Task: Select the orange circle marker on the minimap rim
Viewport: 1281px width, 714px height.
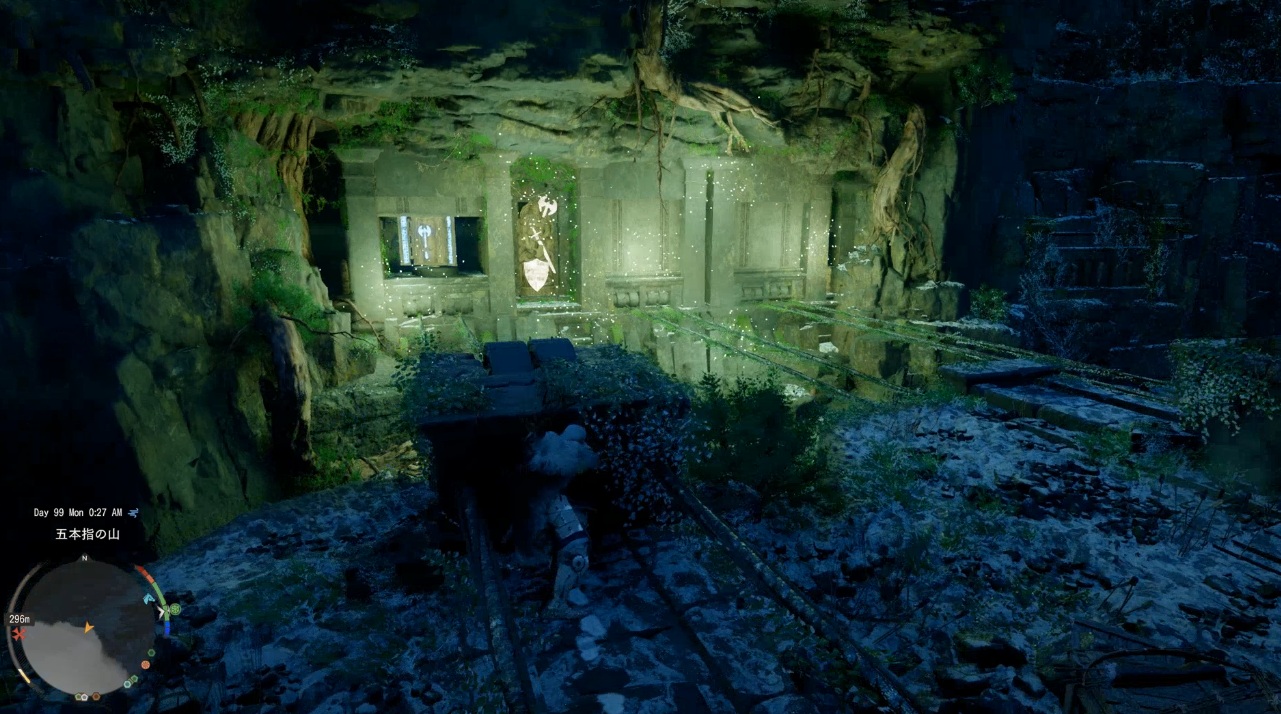Action: coord(146,664)
